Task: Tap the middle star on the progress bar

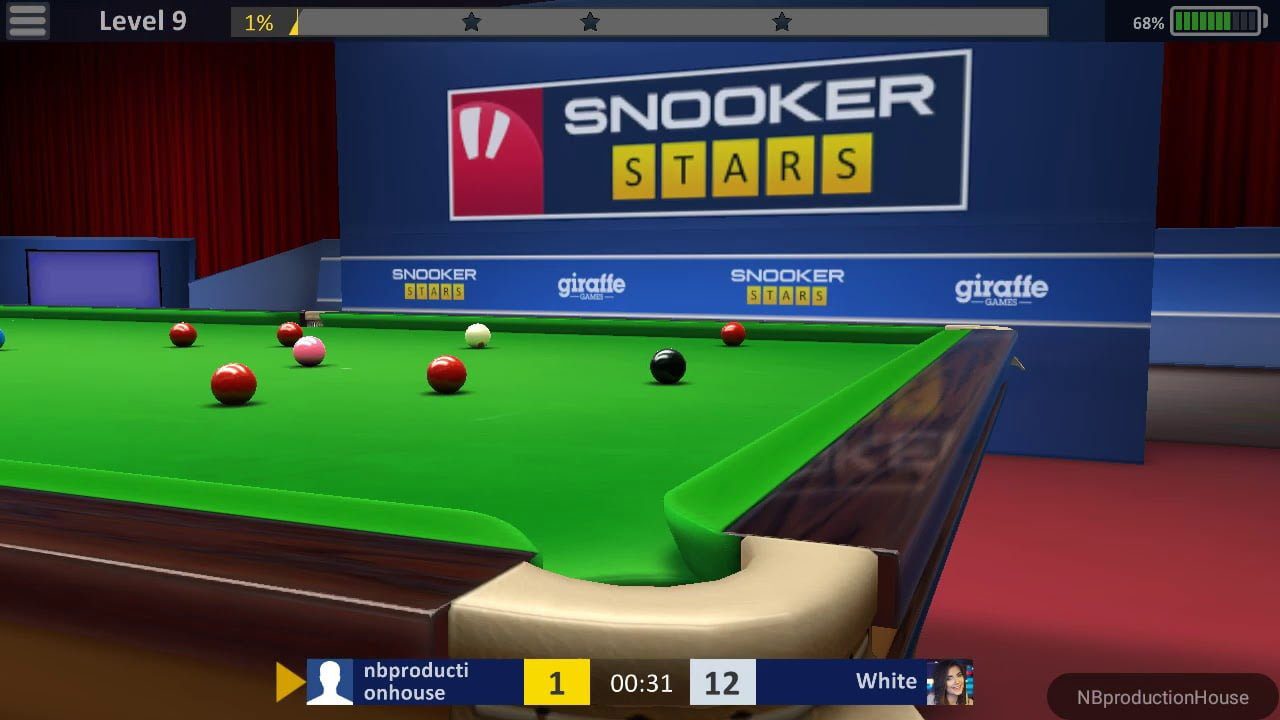Action: coord(590,19)
